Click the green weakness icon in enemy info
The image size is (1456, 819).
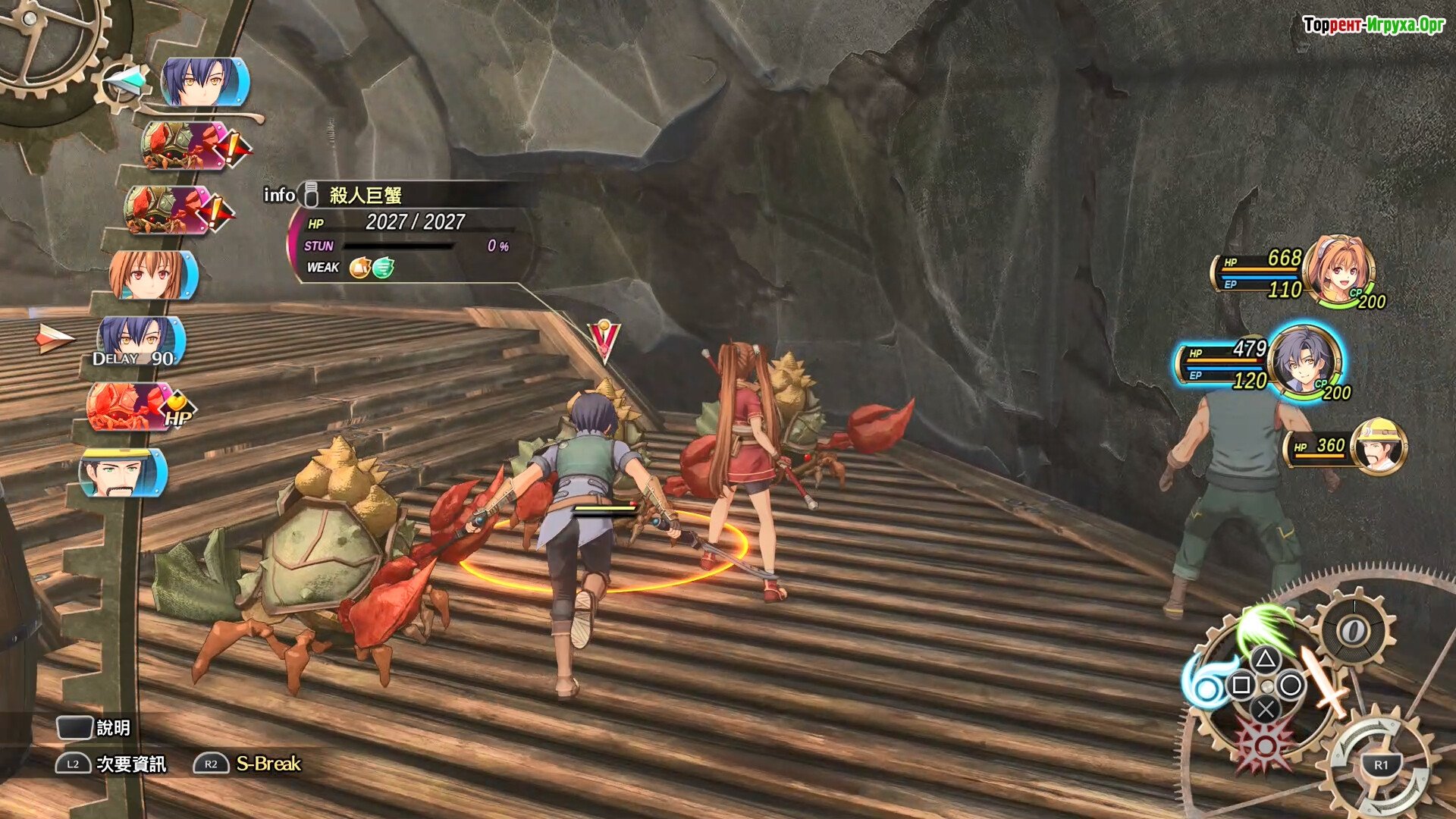[x=384, y=268]
